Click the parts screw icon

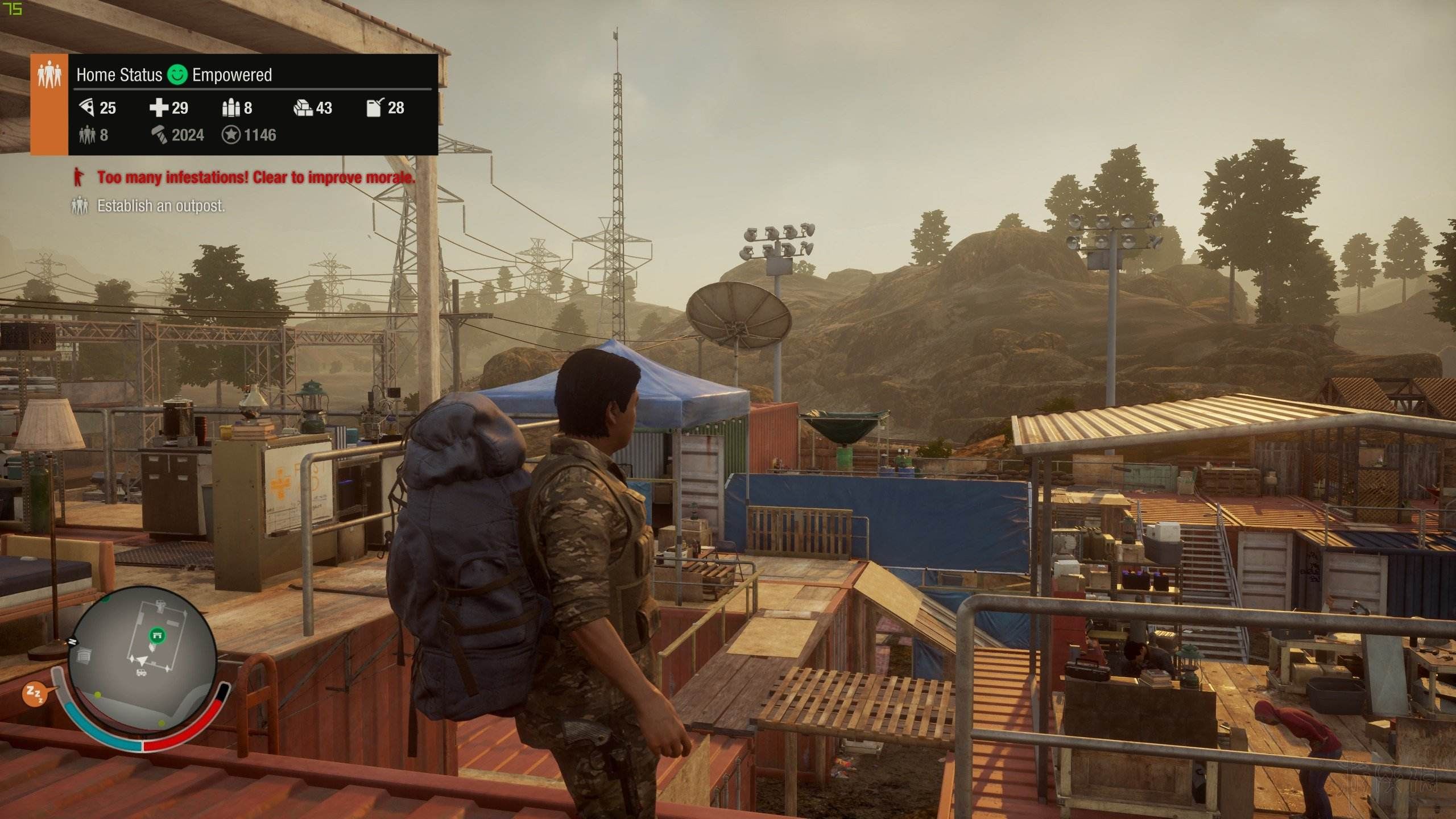[x=159, y=135]
